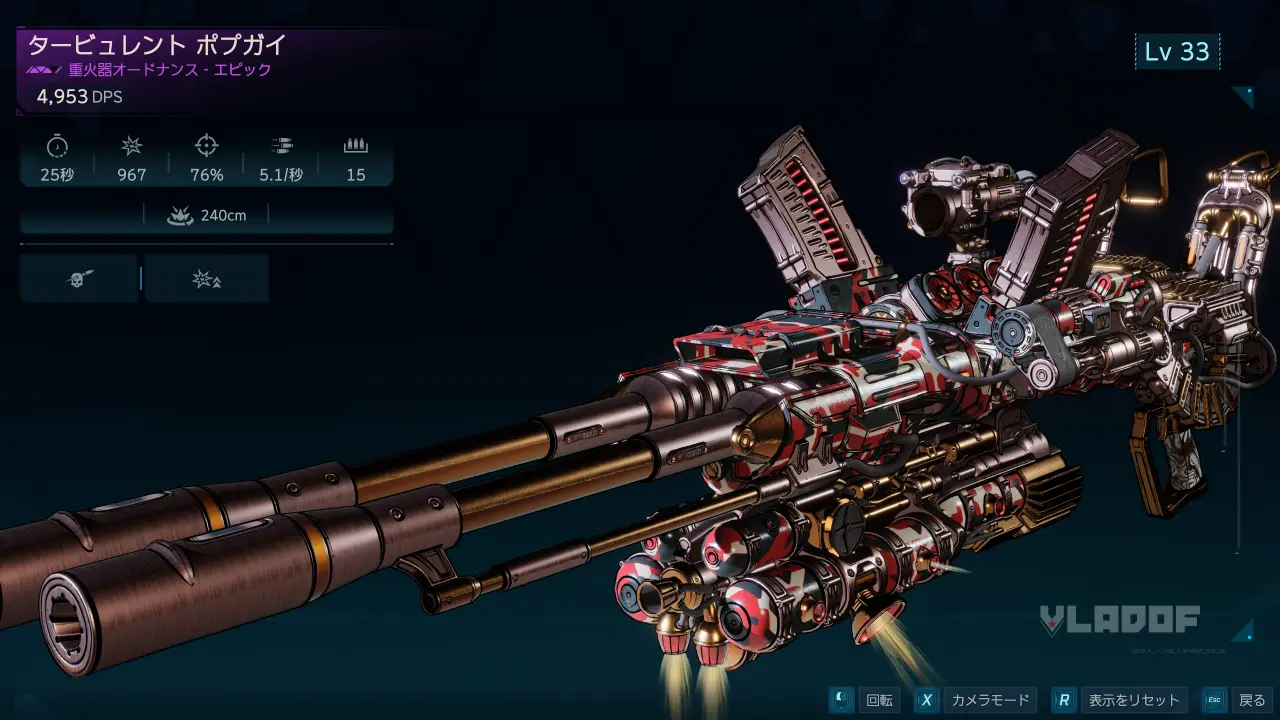Activate the カメラモード button
This screenshot has height=720, width=1280.
click(x=976, y=700)
